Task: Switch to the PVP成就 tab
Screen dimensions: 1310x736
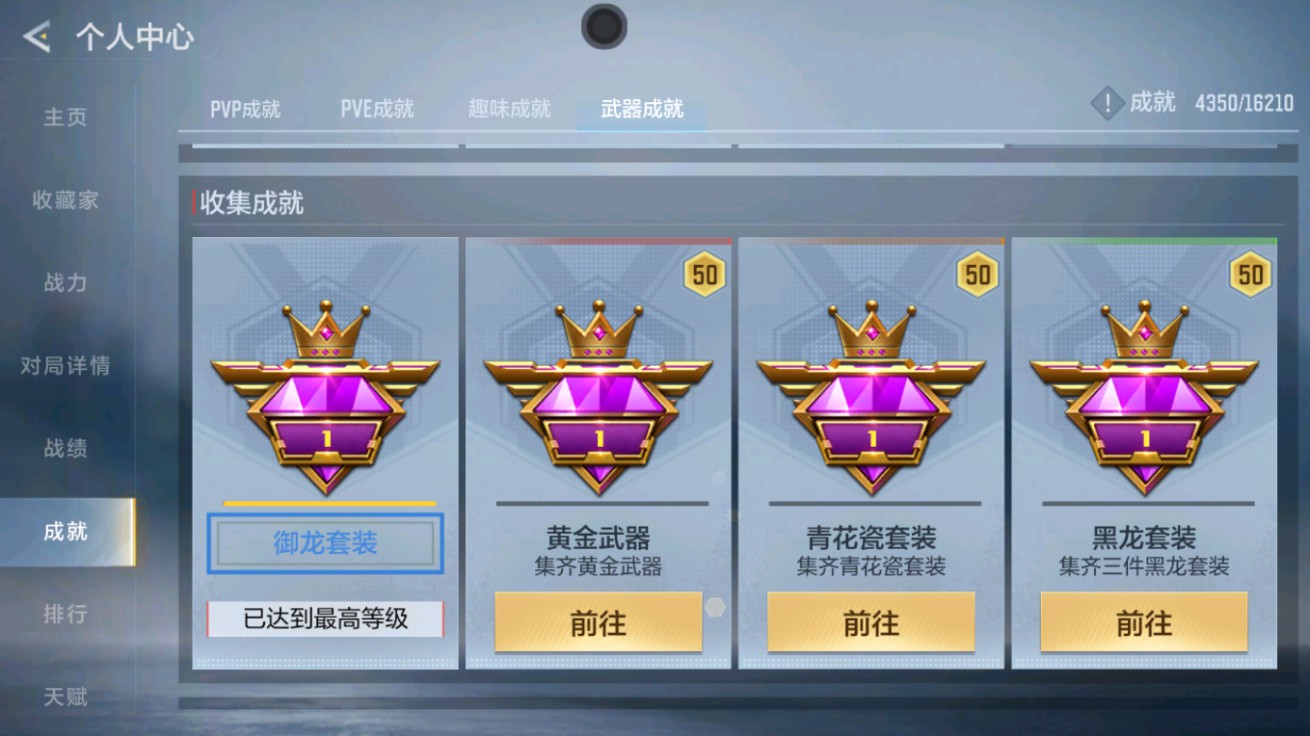Action: 245,110
